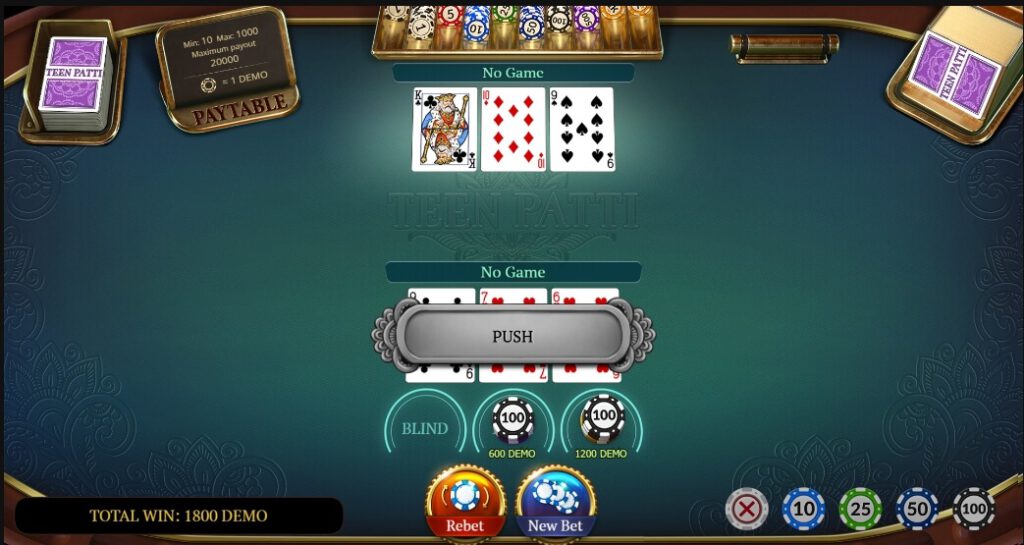Select the blue 10 chip
The height and width of the screenshot is (545, 1024).
(x=804, y=508)
